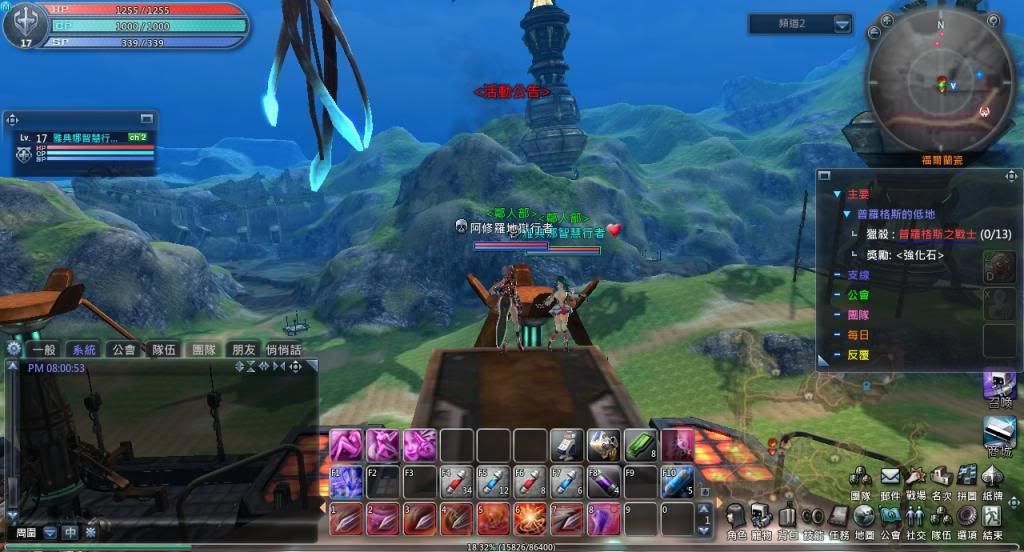
Task: Open the 商城 cash shop
Action: tap(999, 434)
